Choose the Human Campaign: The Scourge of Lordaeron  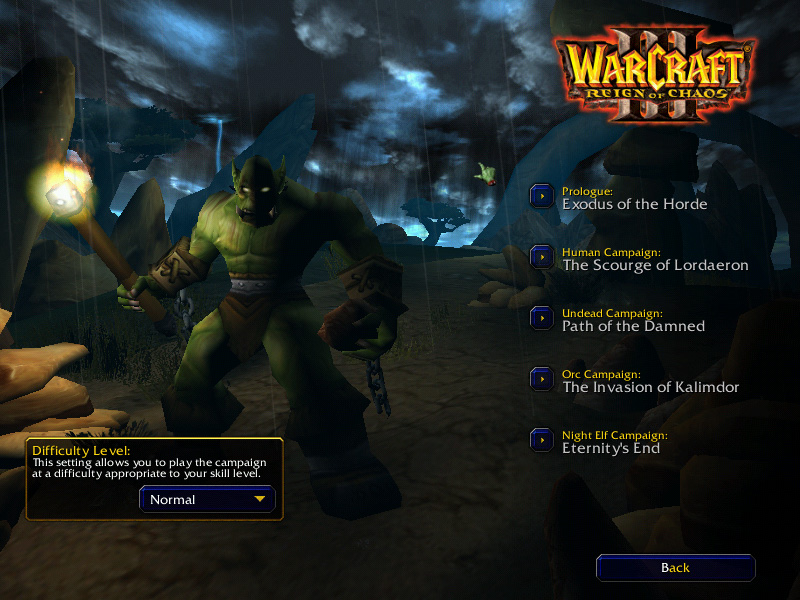tap(542, 257)
